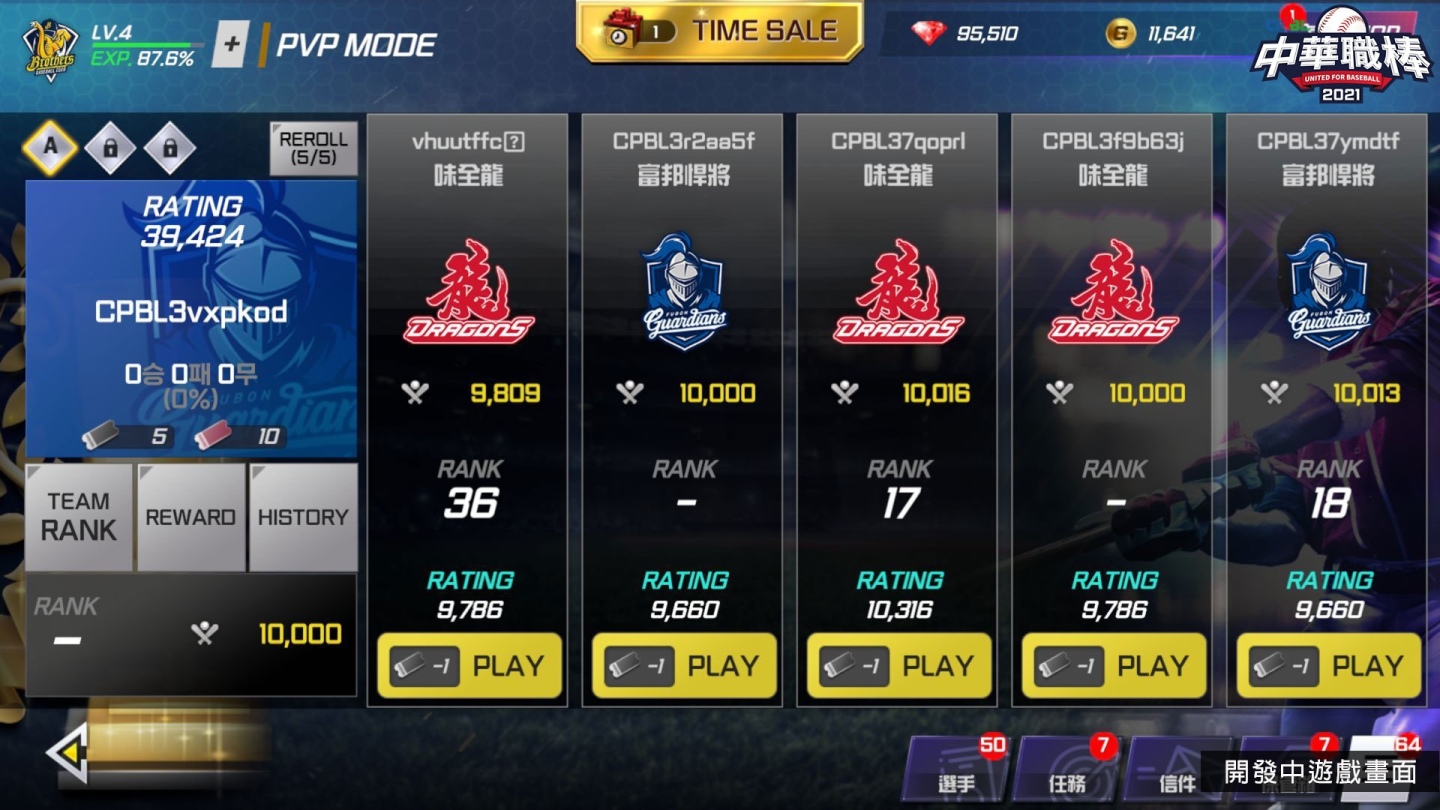Screen dimensions: 1440x810
Task: Play against CPBL3f9b63j
Action: tap(1114, 666)
